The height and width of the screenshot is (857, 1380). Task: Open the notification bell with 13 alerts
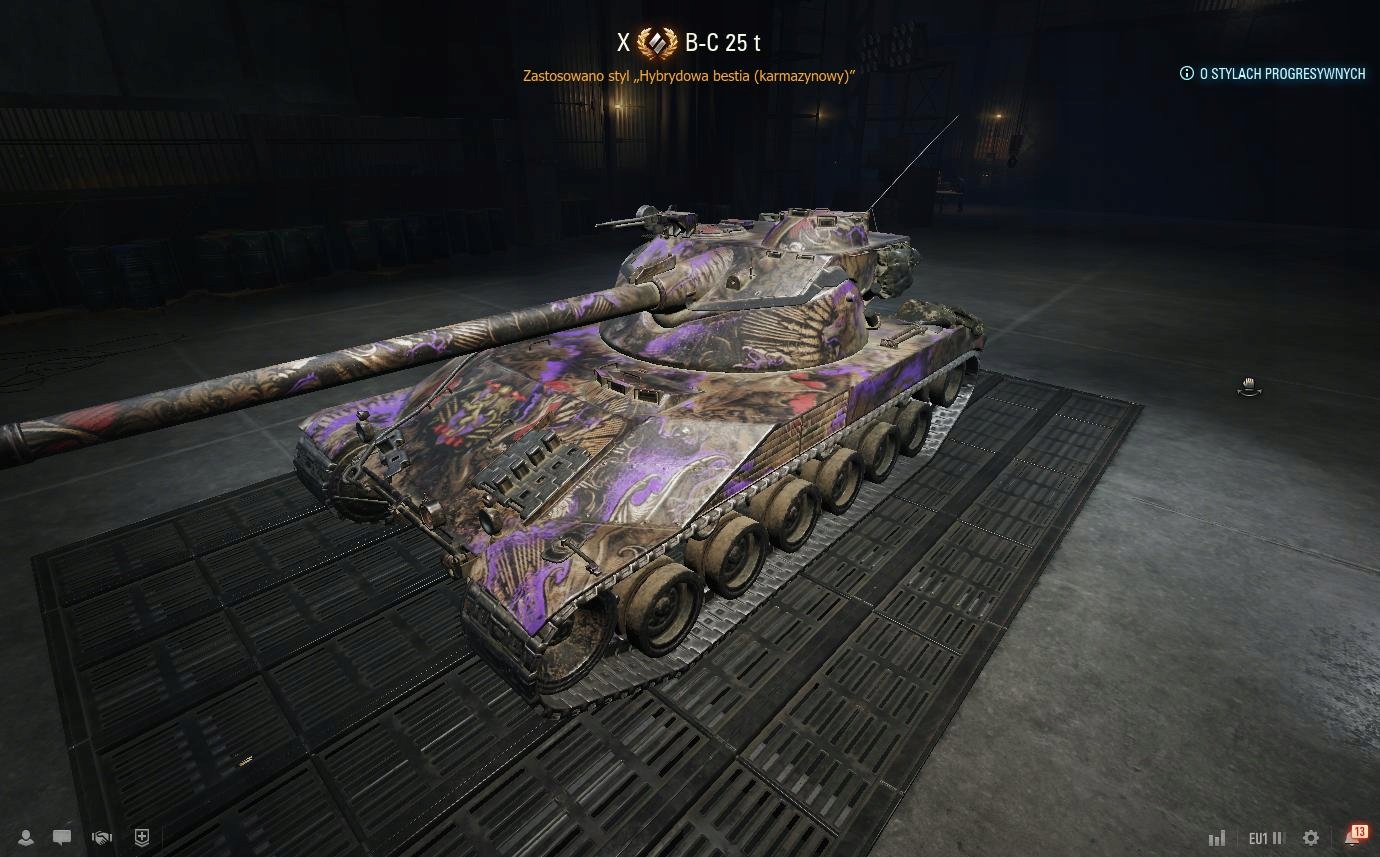(x=1353, y=836)
